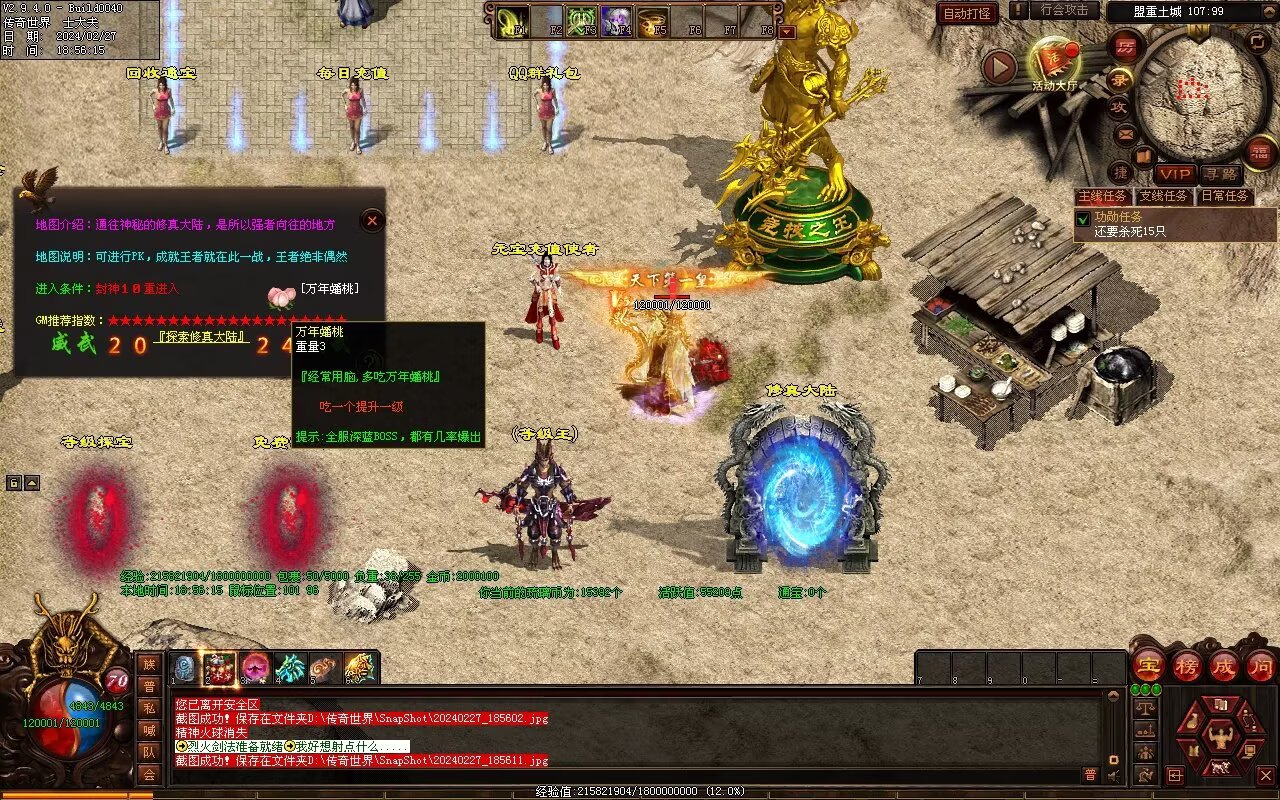
Task: Open the 宝 treasure round button
Action: [x=1148, y=666]
